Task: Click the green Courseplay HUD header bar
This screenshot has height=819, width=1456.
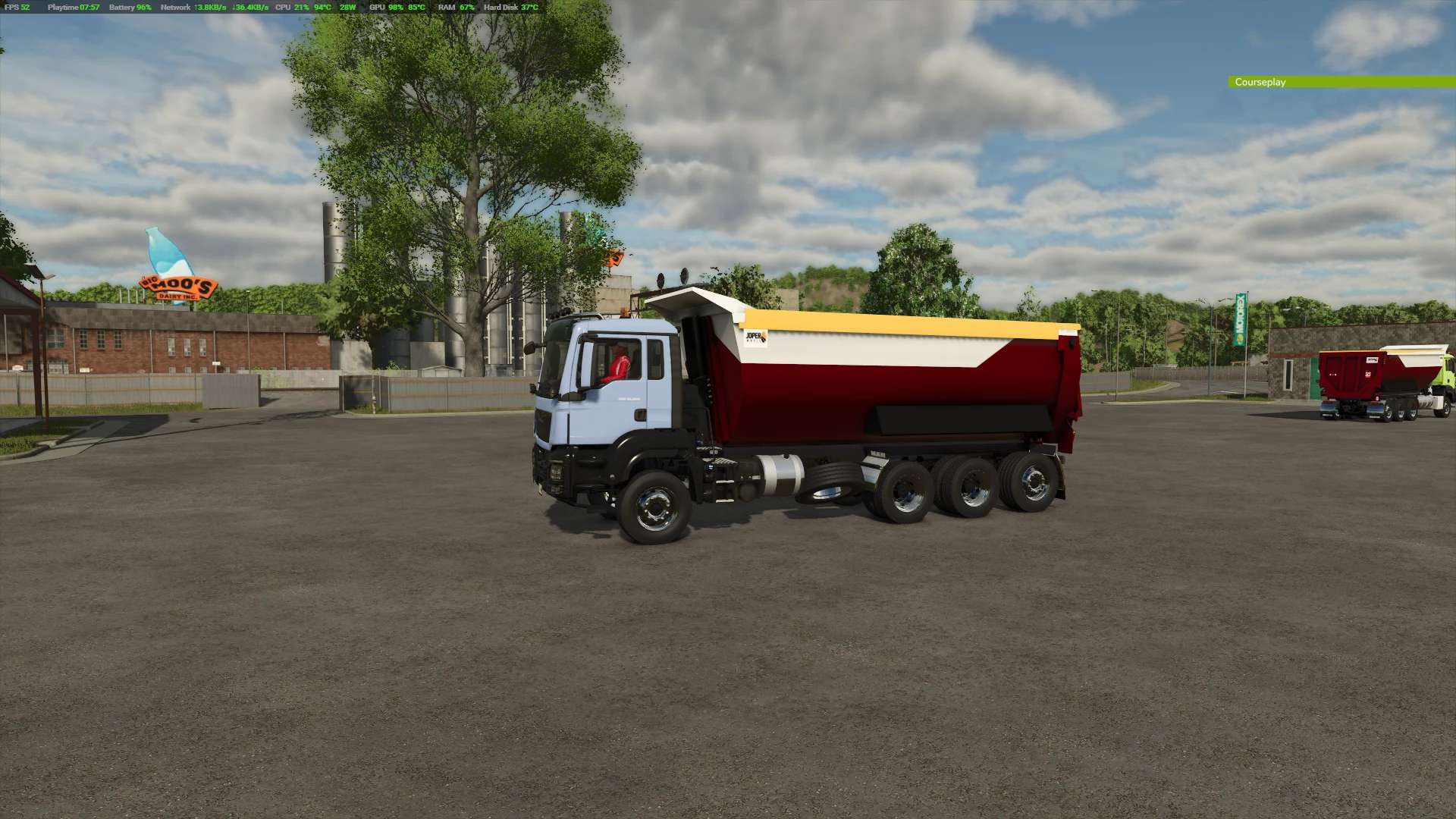Action: click(1341, 82)
